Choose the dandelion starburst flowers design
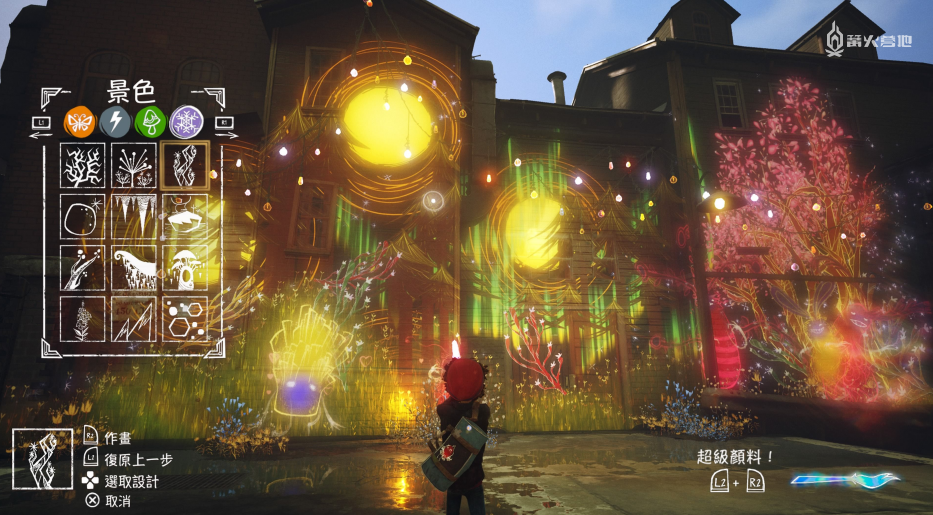Viewport: 933px width, 515px height. coord(133,166)
